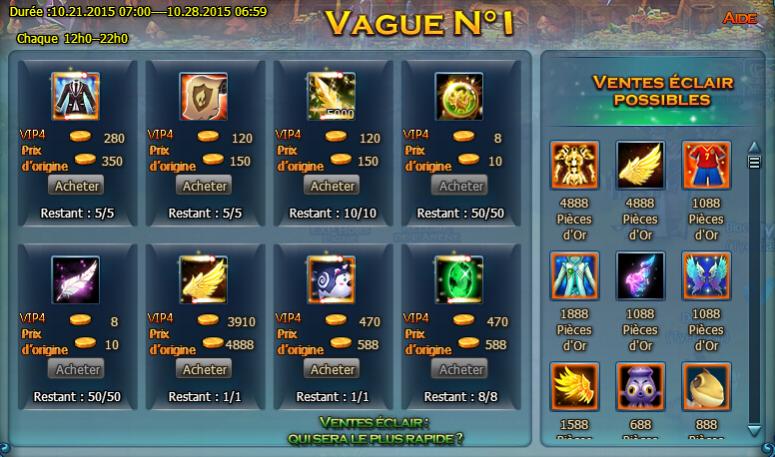Buy the golden wings priced 3910

point(204,369)
